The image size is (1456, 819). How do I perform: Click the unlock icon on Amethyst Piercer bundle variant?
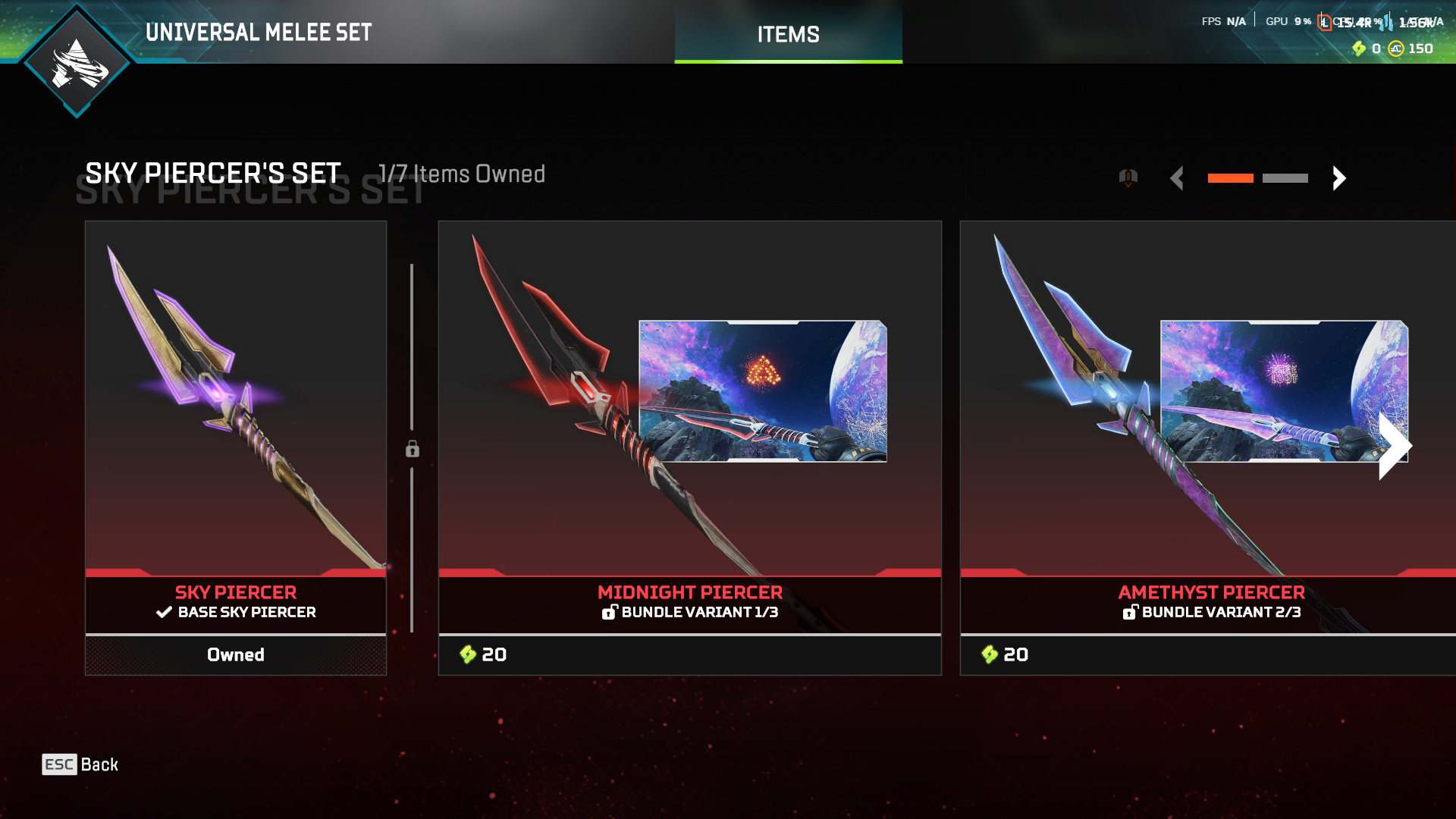pos(1131,612)
